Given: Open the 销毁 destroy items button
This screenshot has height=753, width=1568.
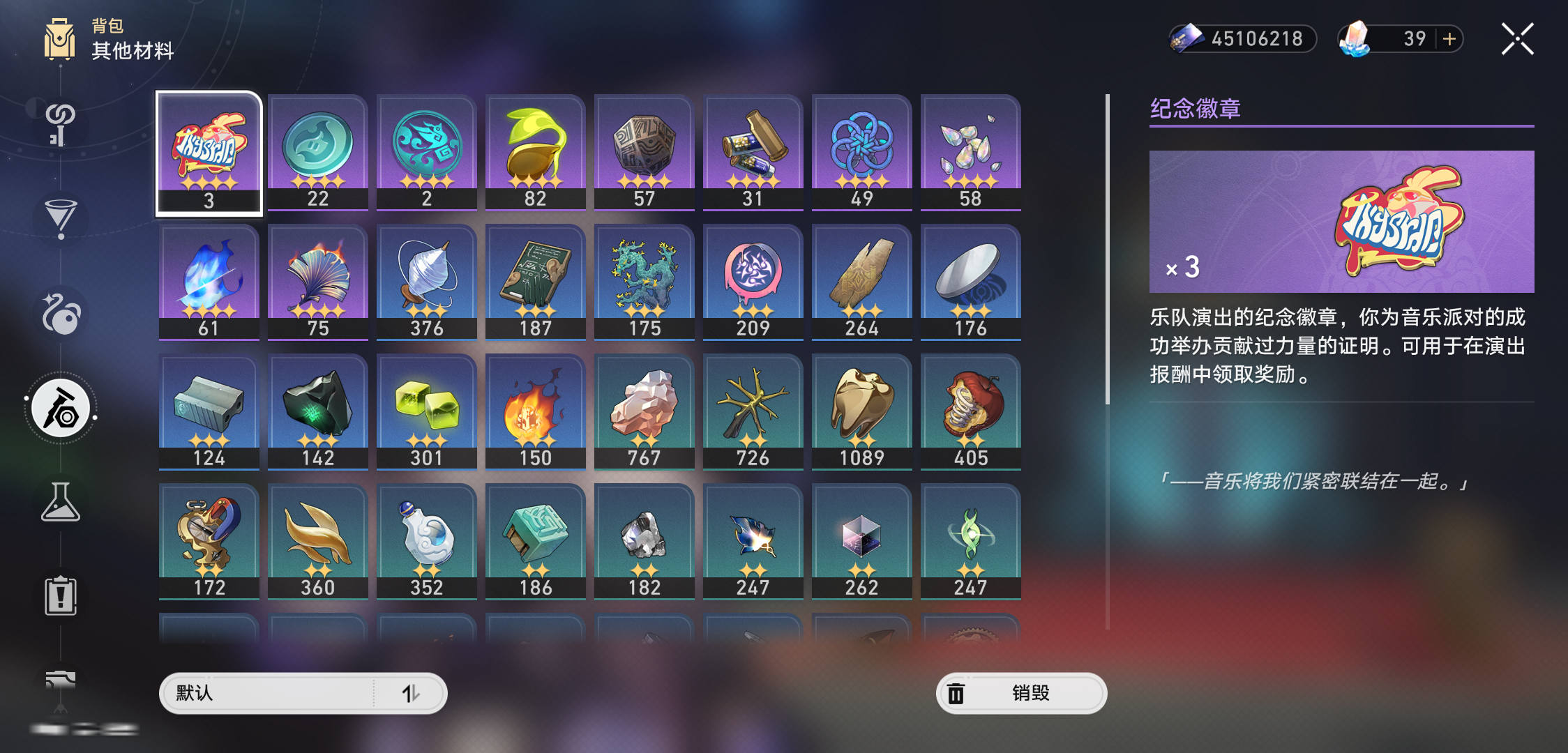Looking at the screenshot, I should point(1021,693).
